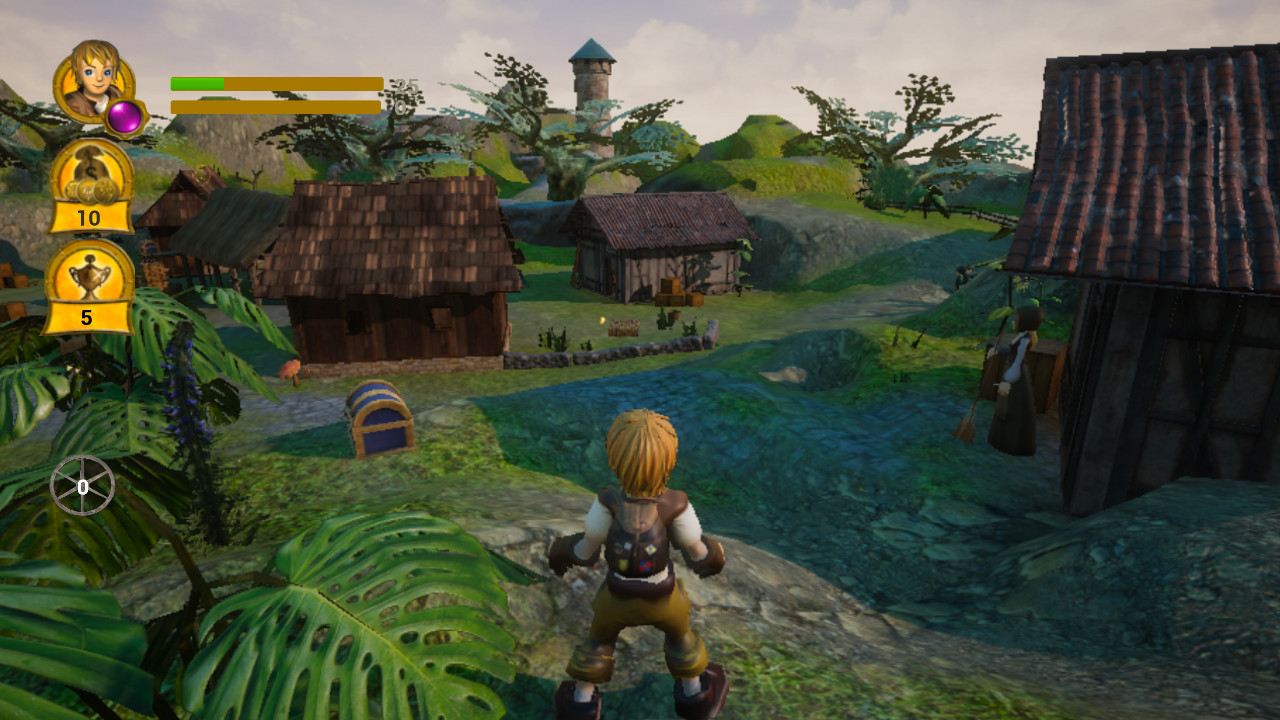Click the coins beneath the money bag emblem
Image resolution: width=1280 pixels, height=720 pixels.
coord(88,192)
